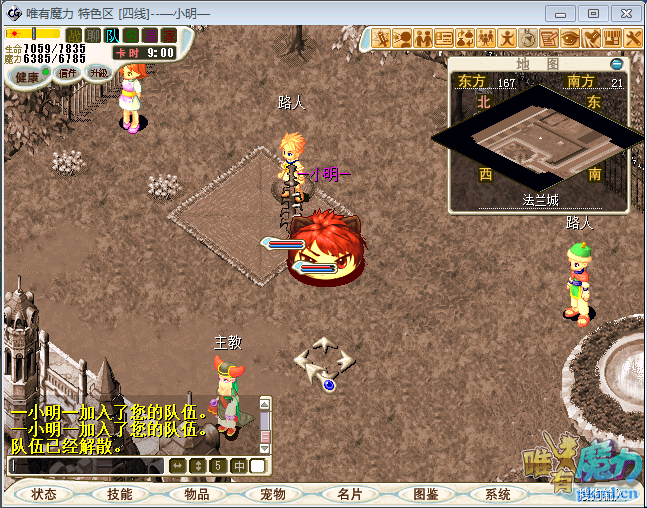Screen dimensions: 647x508
Task: Open the 状态 status menu
Action: click(44, 494)
